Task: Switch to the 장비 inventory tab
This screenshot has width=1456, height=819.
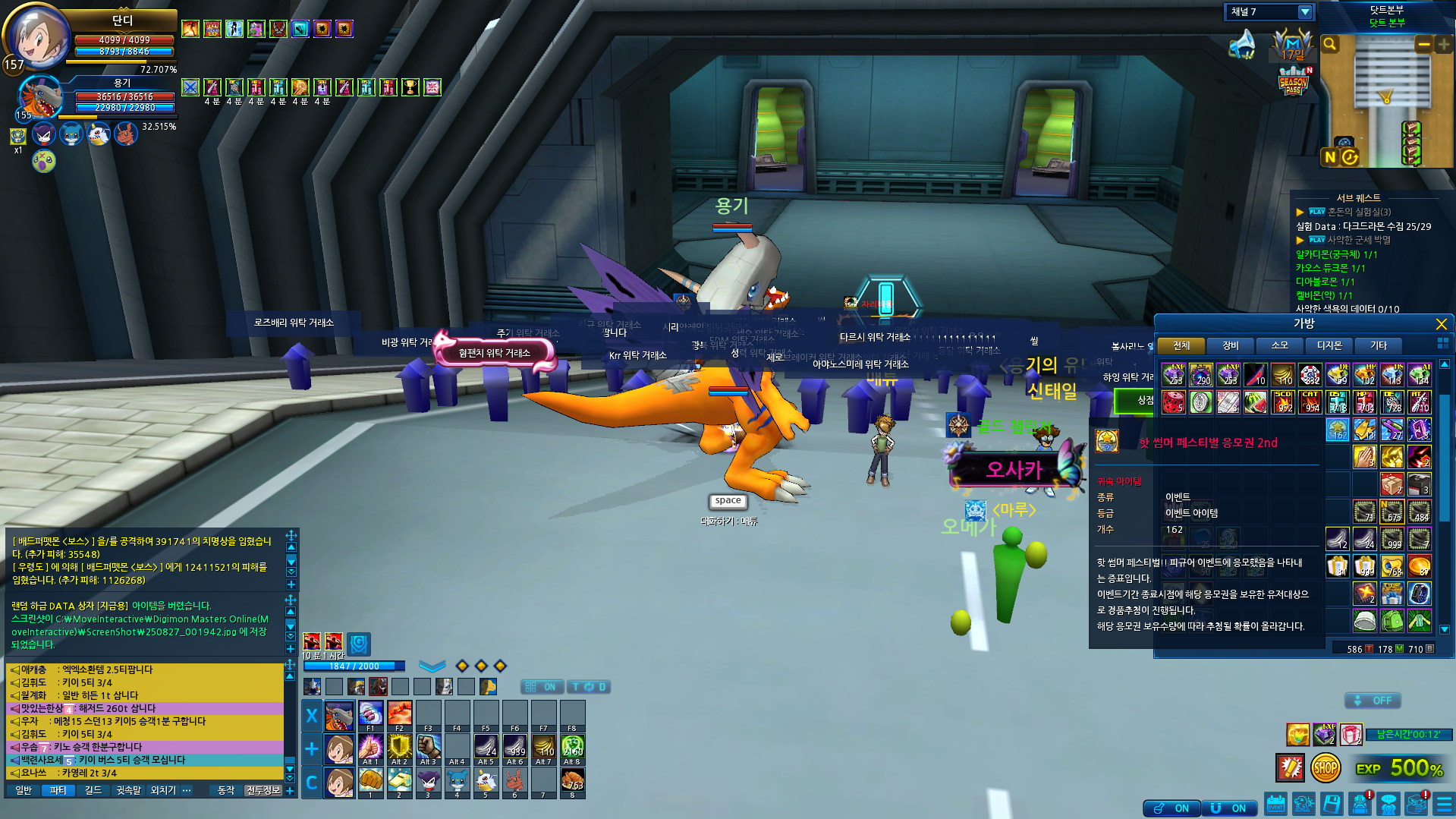Action: (x=1230, y=345)
